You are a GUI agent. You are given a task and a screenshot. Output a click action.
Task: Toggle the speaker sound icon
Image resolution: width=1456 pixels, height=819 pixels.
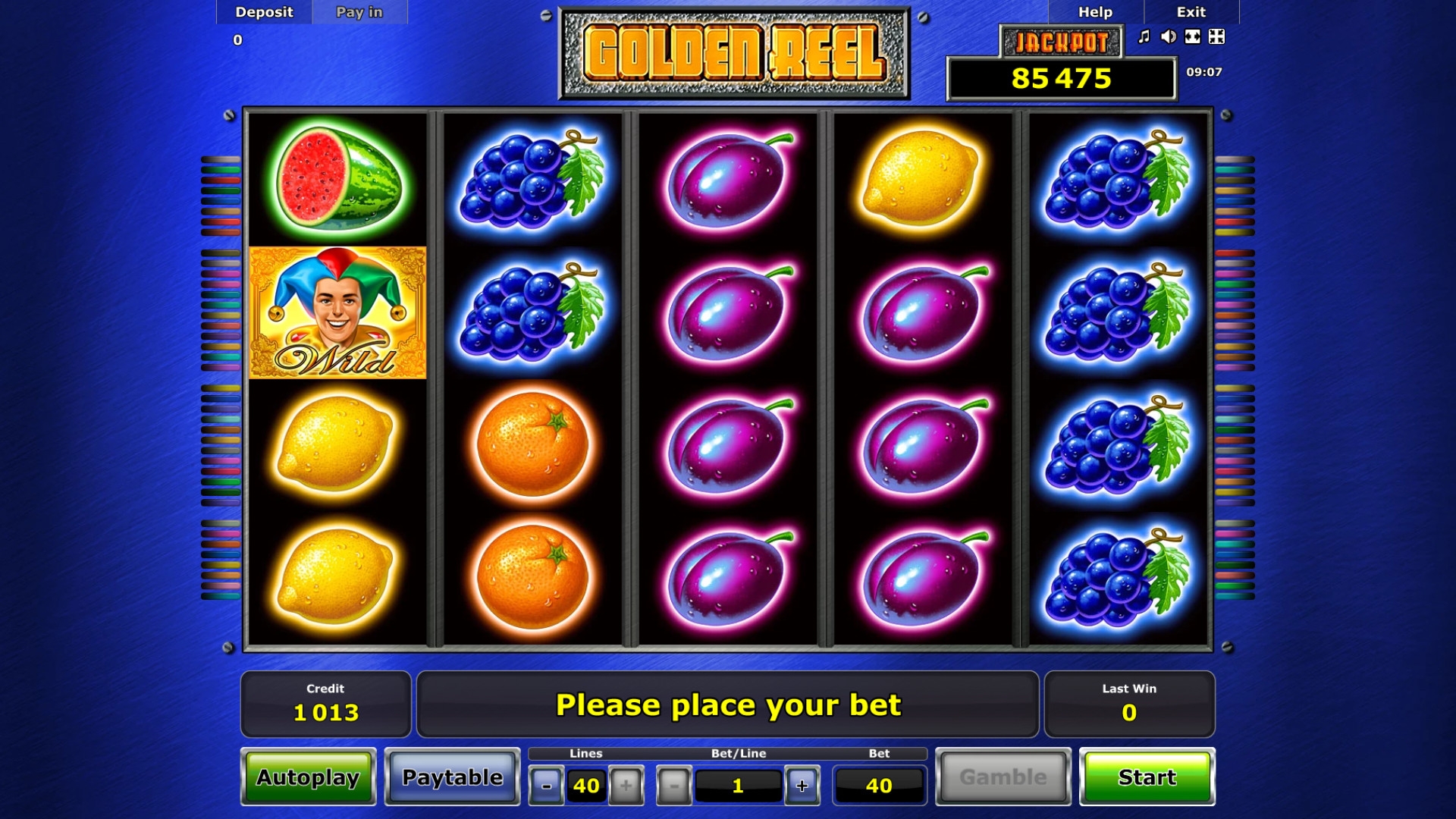1169,36
